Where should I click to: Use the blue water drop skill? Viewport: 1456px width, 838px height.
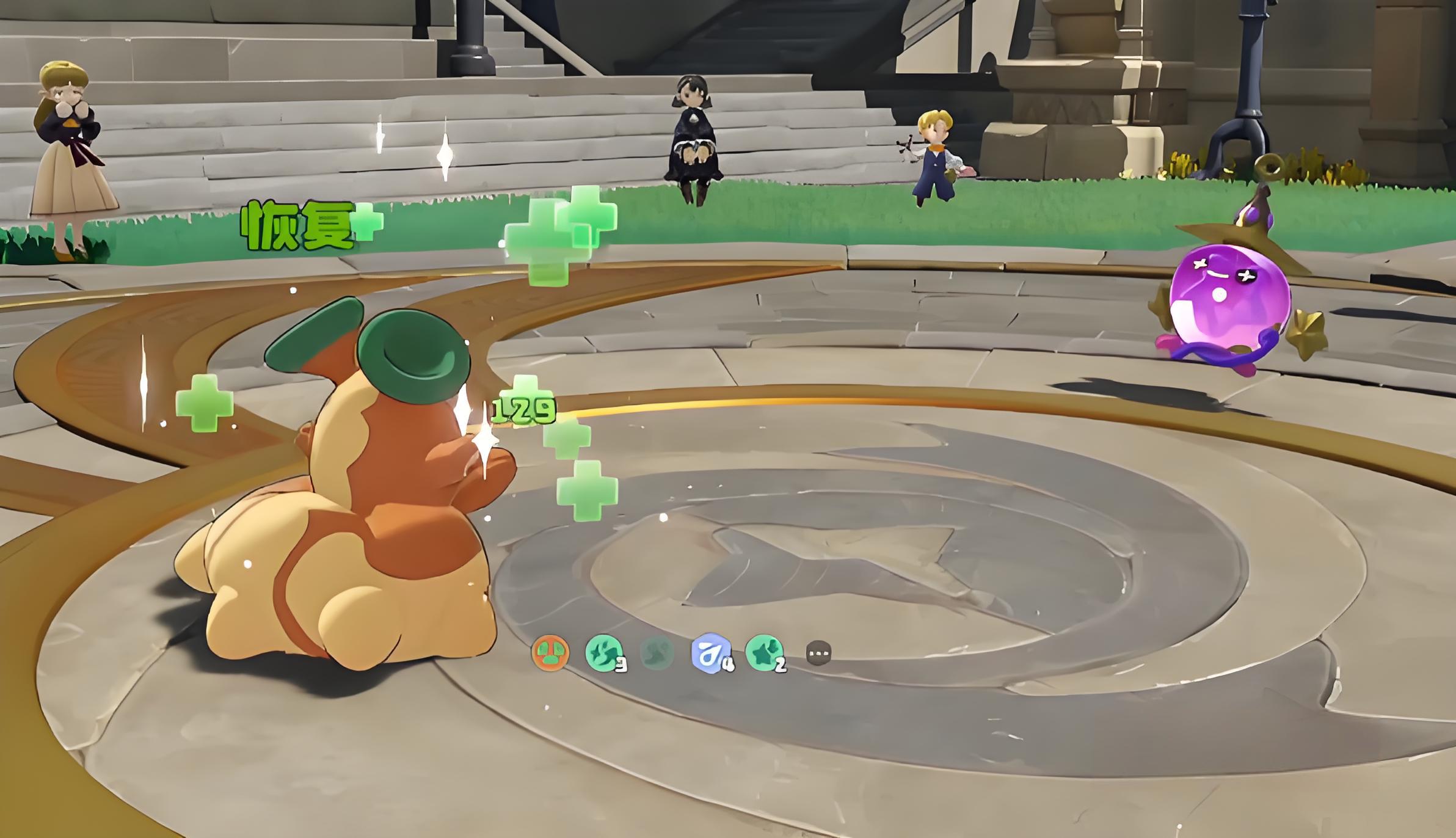click(x=711, y=653)
